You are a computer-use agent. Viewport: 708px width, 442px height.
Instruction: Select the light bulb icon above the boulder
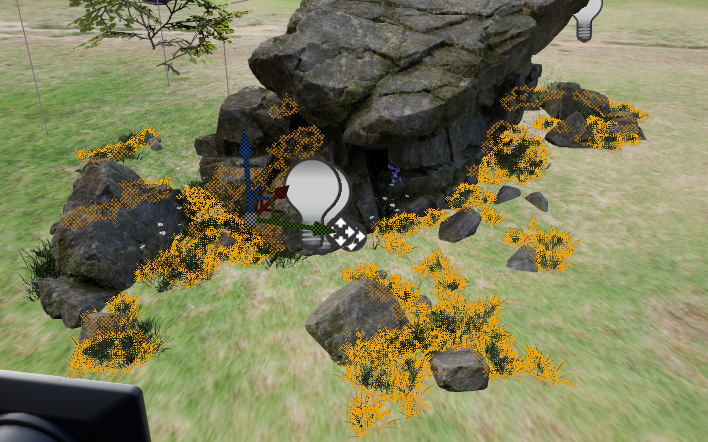(x=589, y=19)
